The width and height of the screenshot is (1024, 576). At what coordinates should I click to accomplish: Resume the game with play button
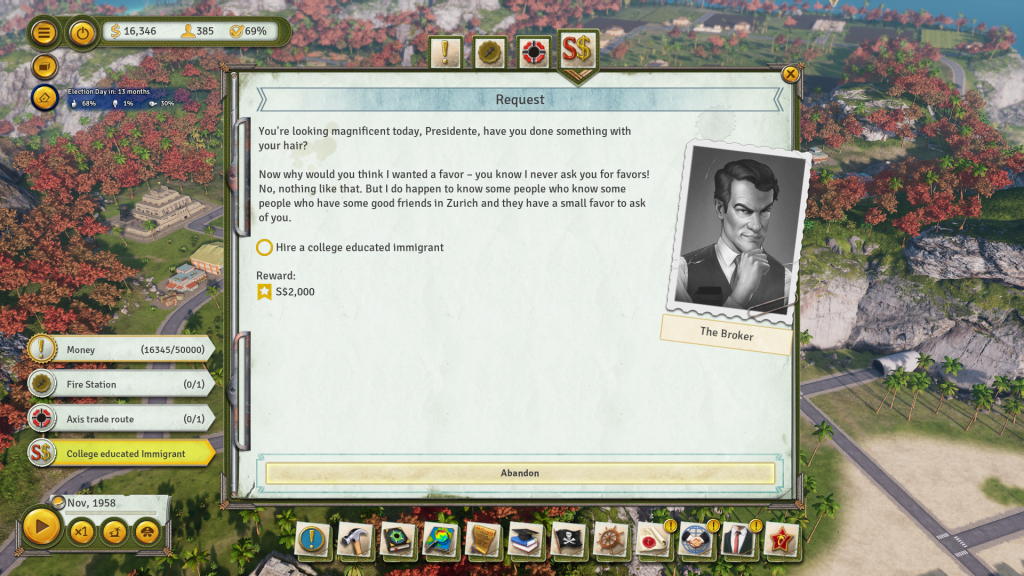click(x=41, y=527)
